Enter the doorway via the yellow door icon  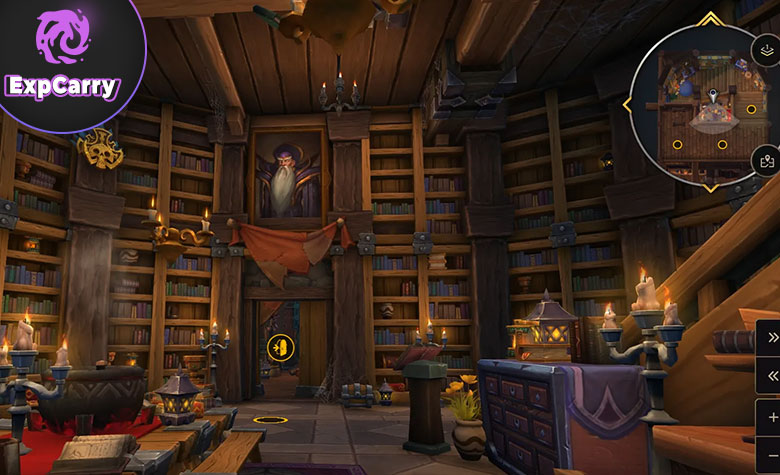point(281,347)
